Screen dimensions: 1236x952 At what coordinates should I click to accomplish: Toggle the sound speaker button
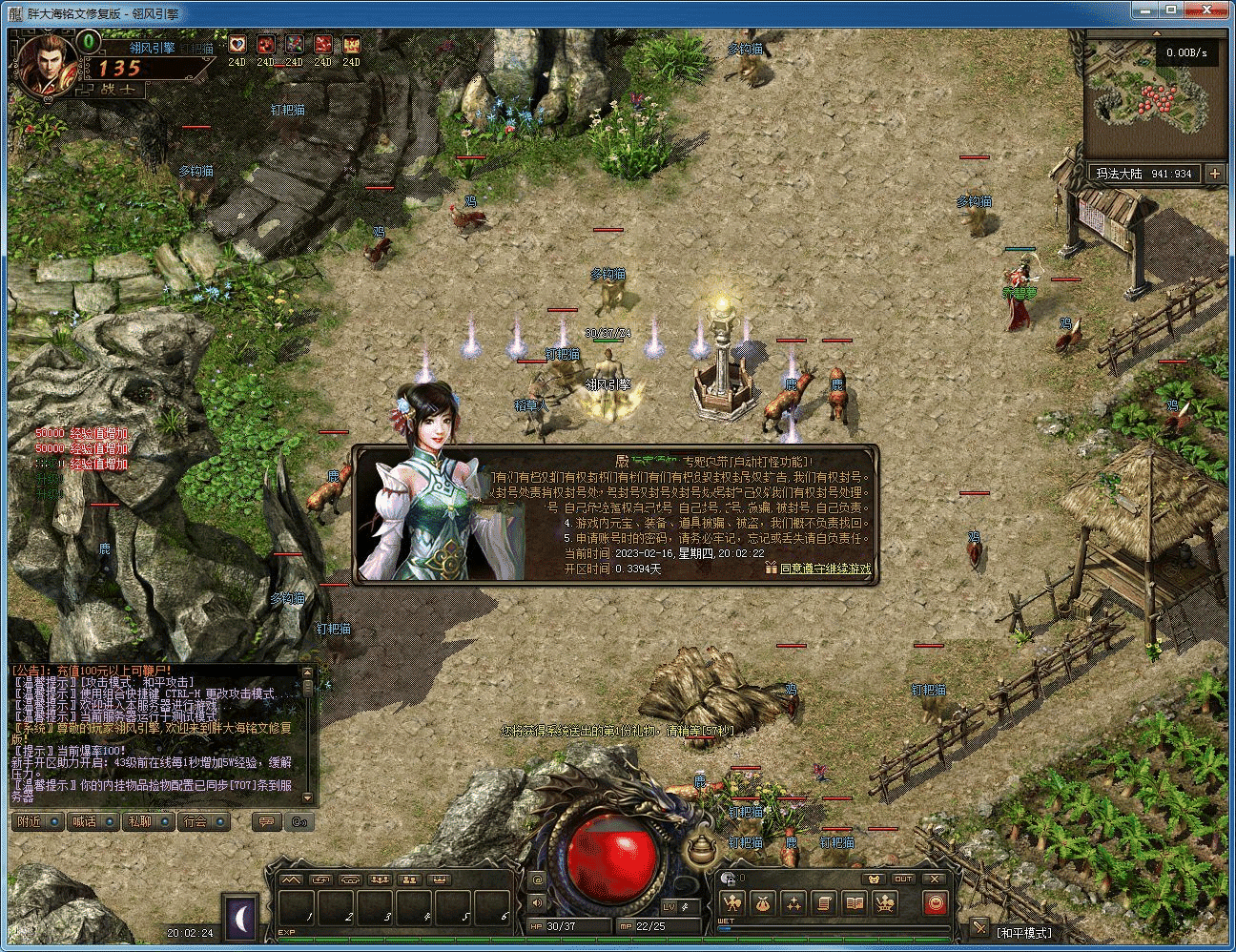pyautogui.click(x=537, y=902)
